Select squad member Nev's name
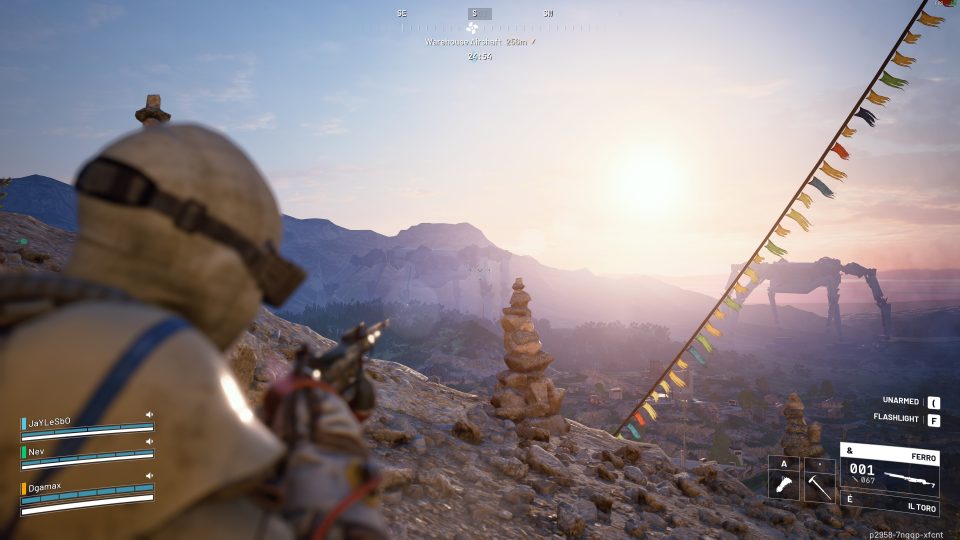 [x=38, y=451]
